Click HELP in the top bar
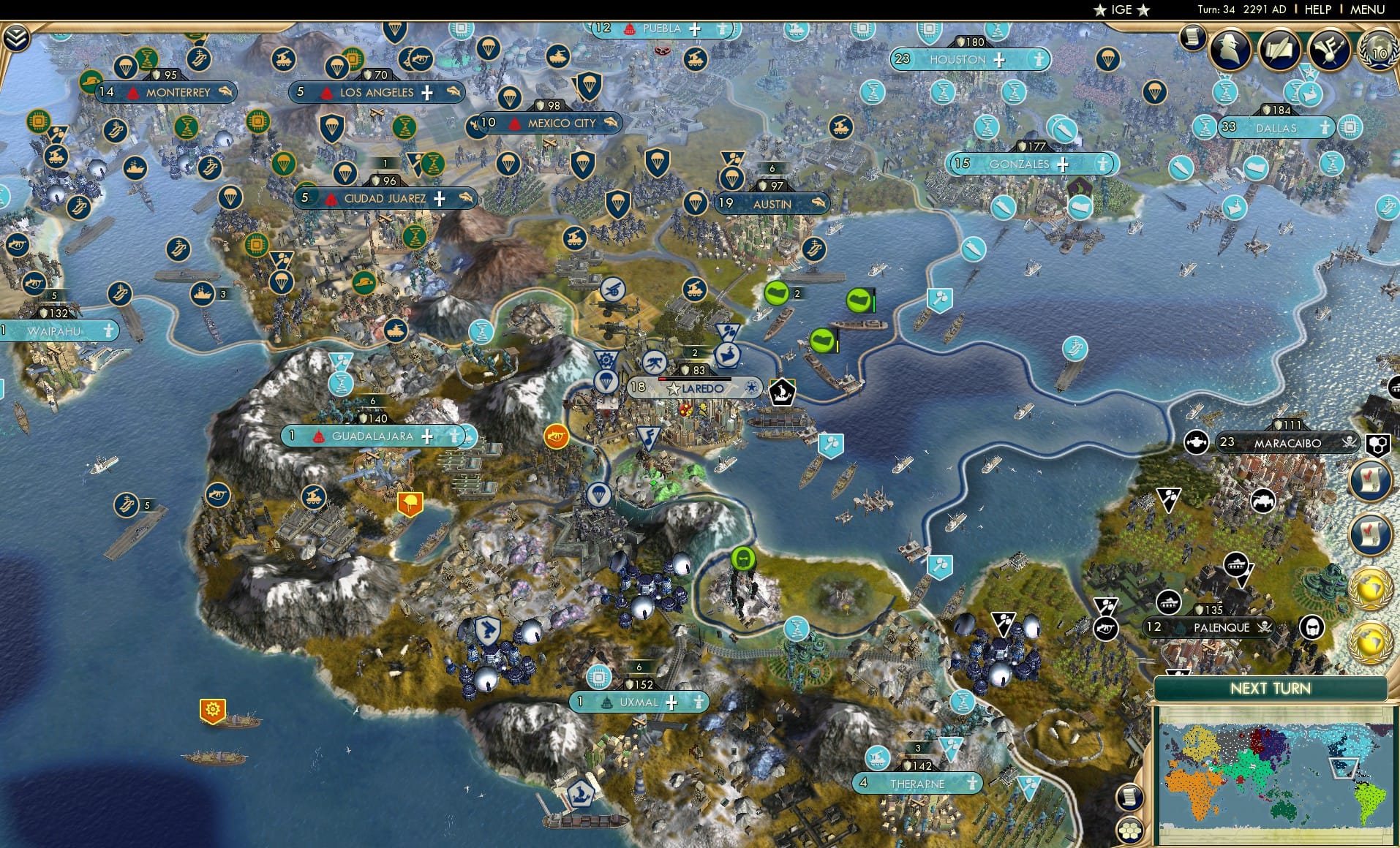 [1317, 10]
